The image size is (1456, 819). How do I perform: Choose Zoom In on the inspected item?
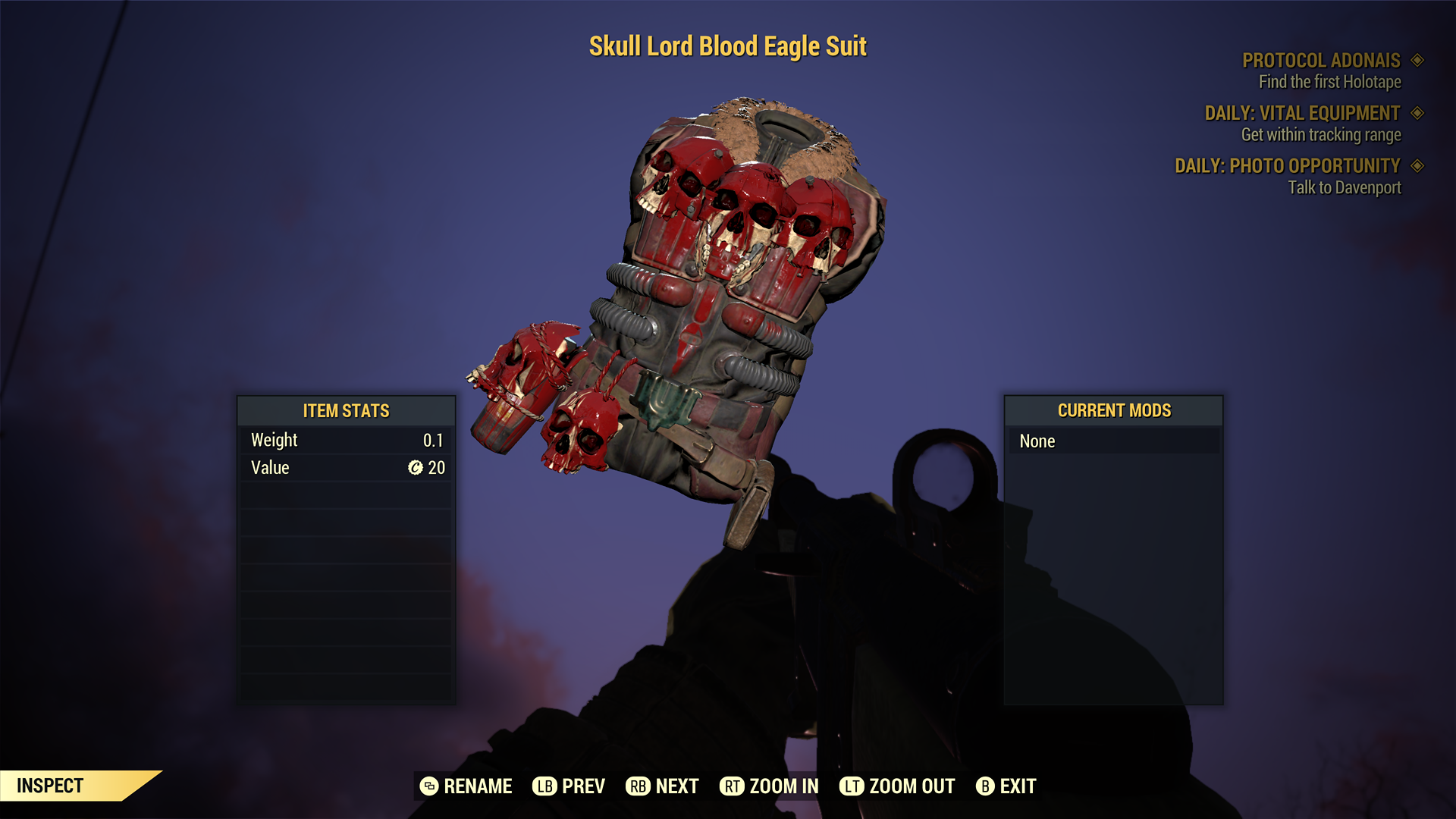(769, 786)
